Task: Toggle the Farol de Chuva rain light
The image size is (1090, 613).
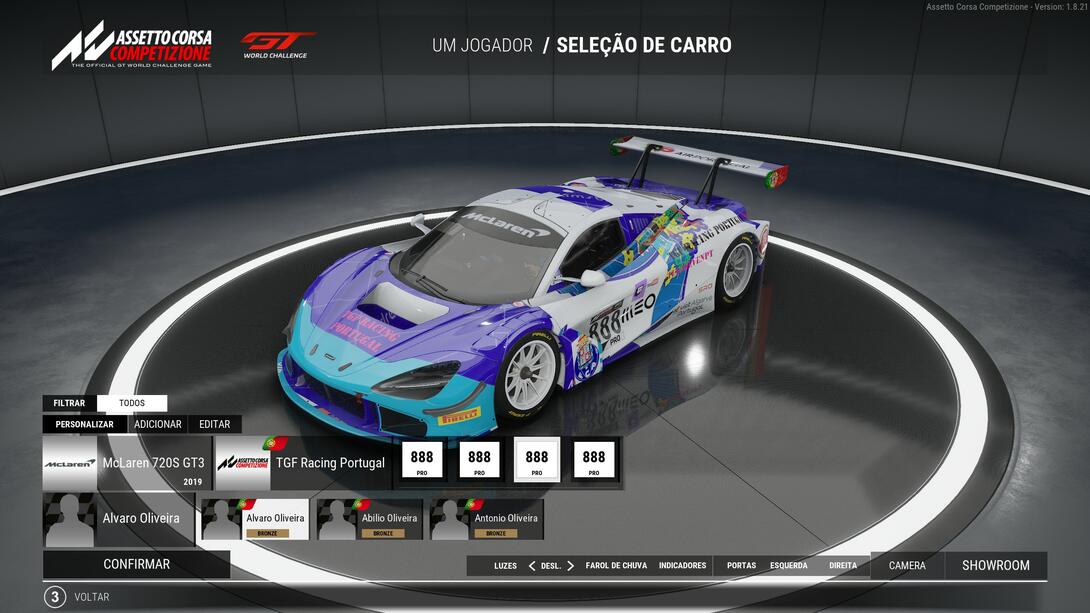Action: click(x=616, y=566)
